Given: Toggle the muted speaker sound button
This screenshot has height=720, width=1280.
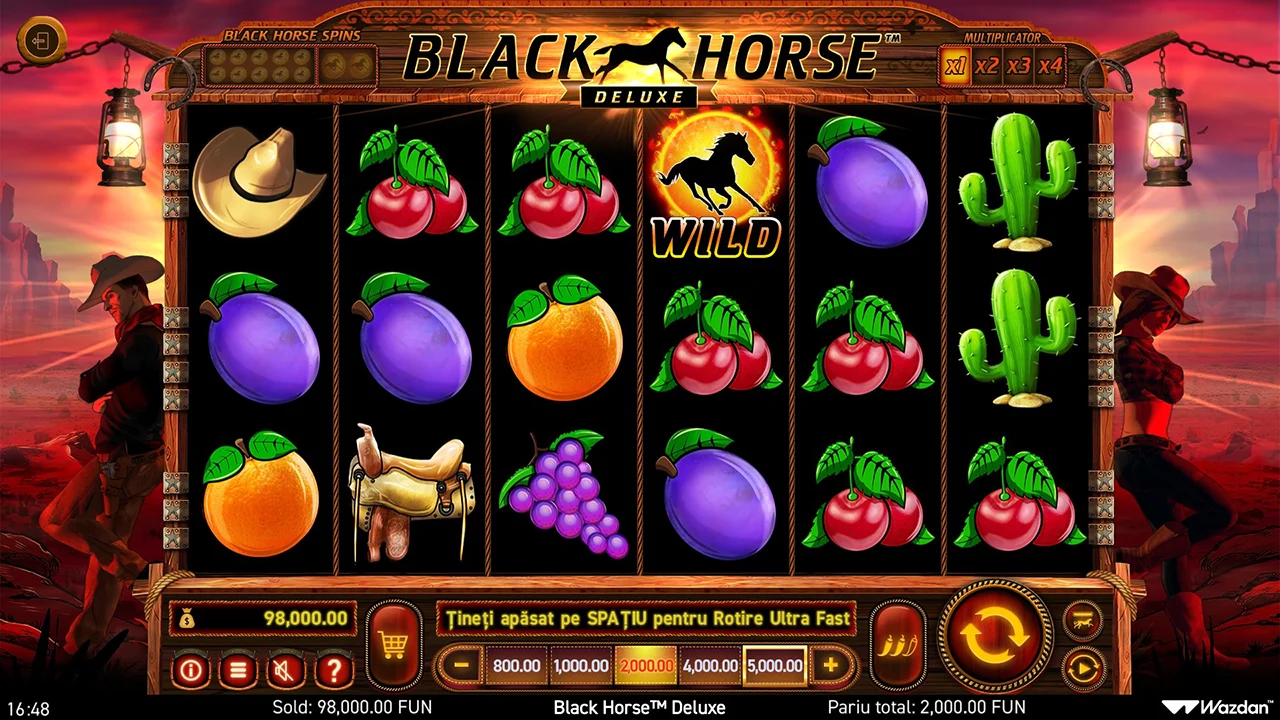Looking at the screenshot, I should coord(286,670).
